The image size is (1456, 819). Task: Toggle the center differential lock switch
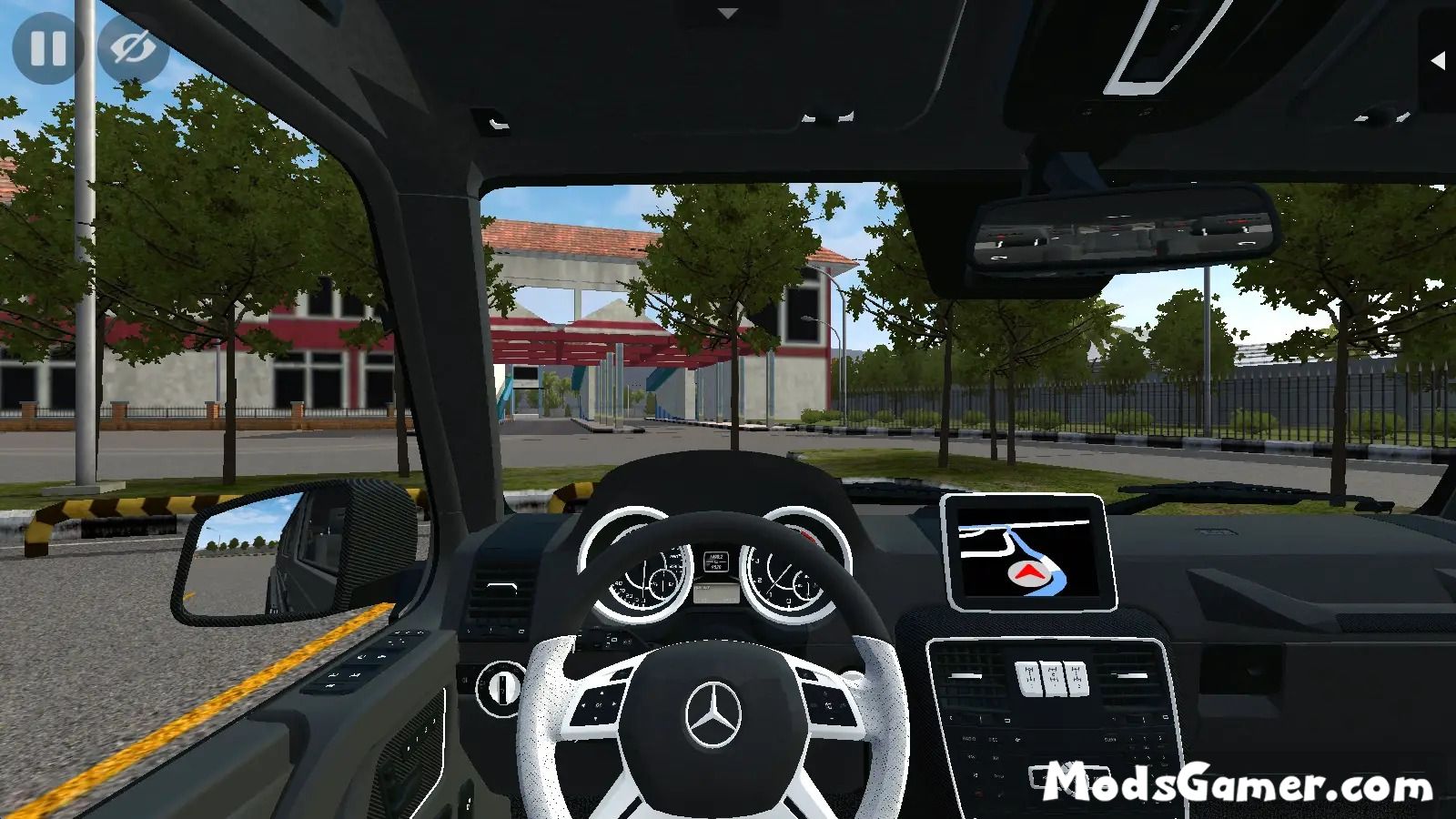click(1053, 681)
